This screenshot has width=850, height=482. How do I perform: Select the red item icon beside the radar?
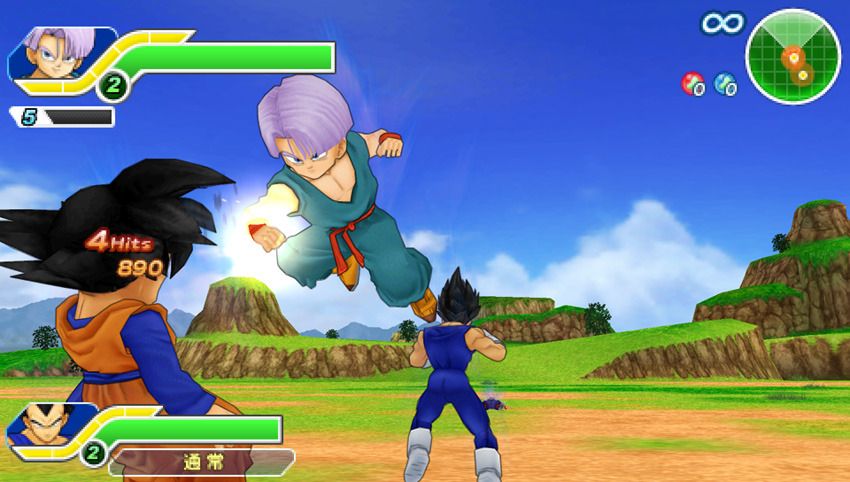point(692,84)
